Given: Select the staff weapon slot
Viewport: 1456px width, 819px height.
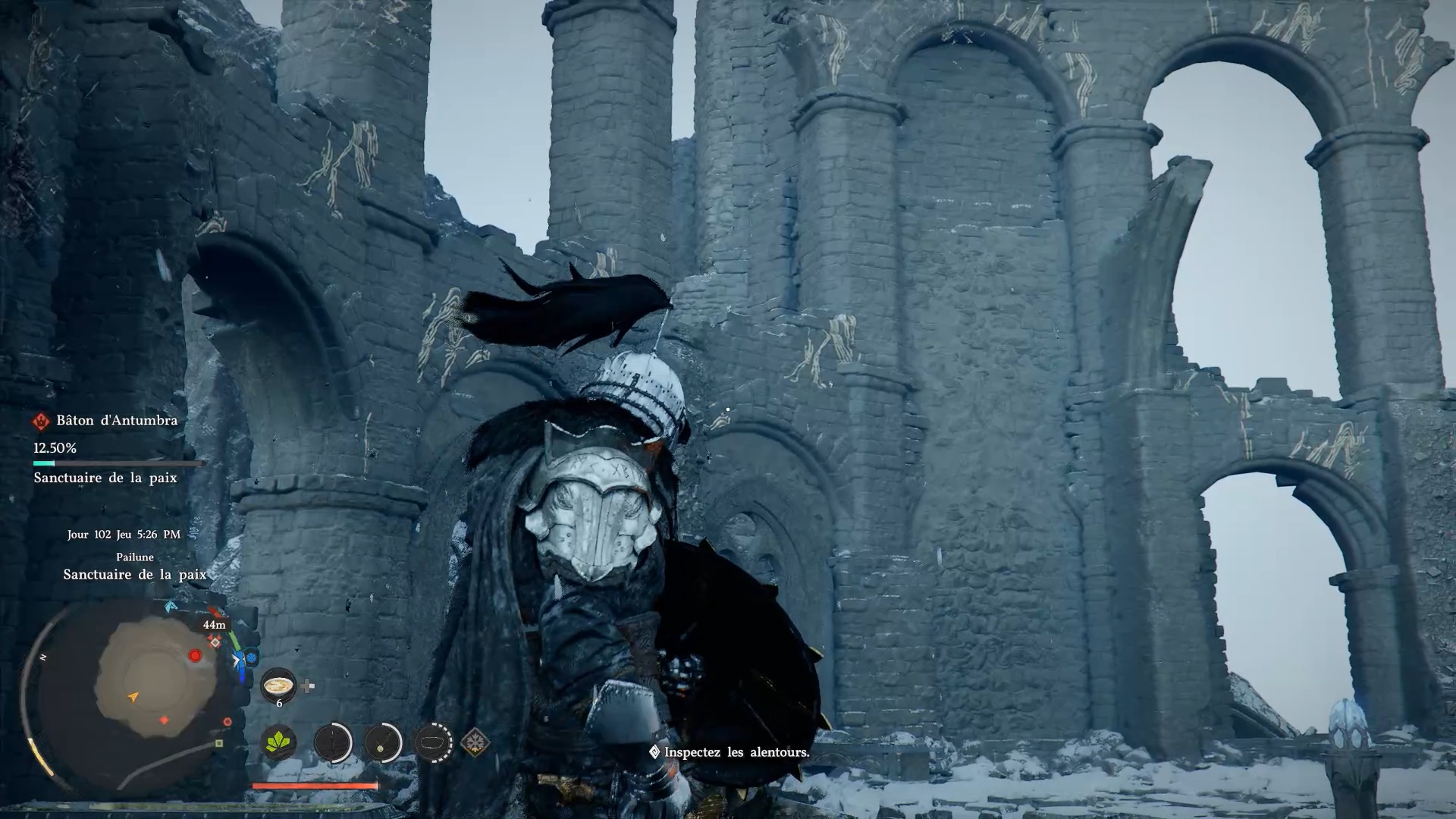Looking at the screenshot, I should point(333,742).
